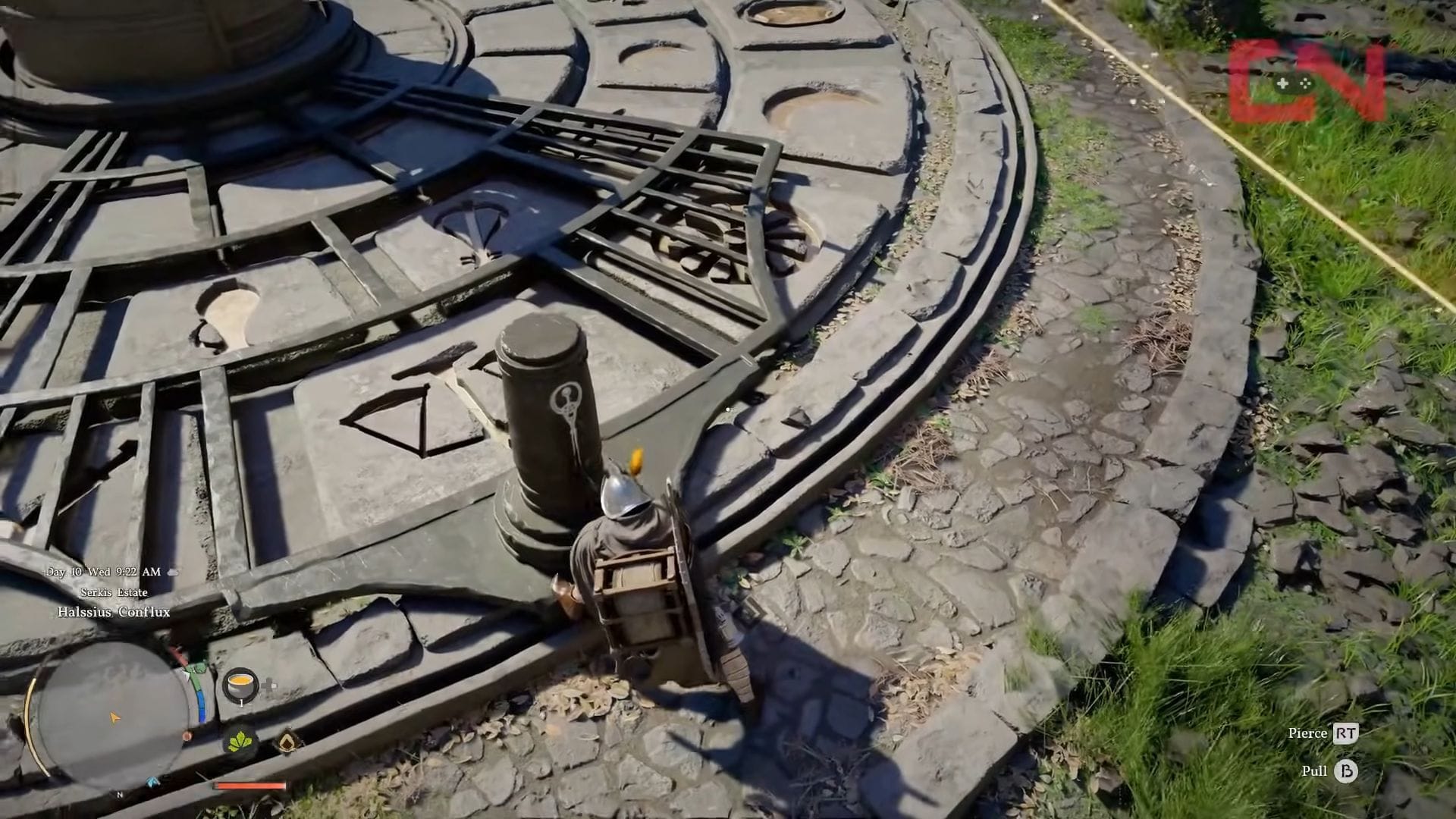Viewport: 1456px width, 819px height.
Task: Select the bowl consumable item icon
Action: point(240,686)
